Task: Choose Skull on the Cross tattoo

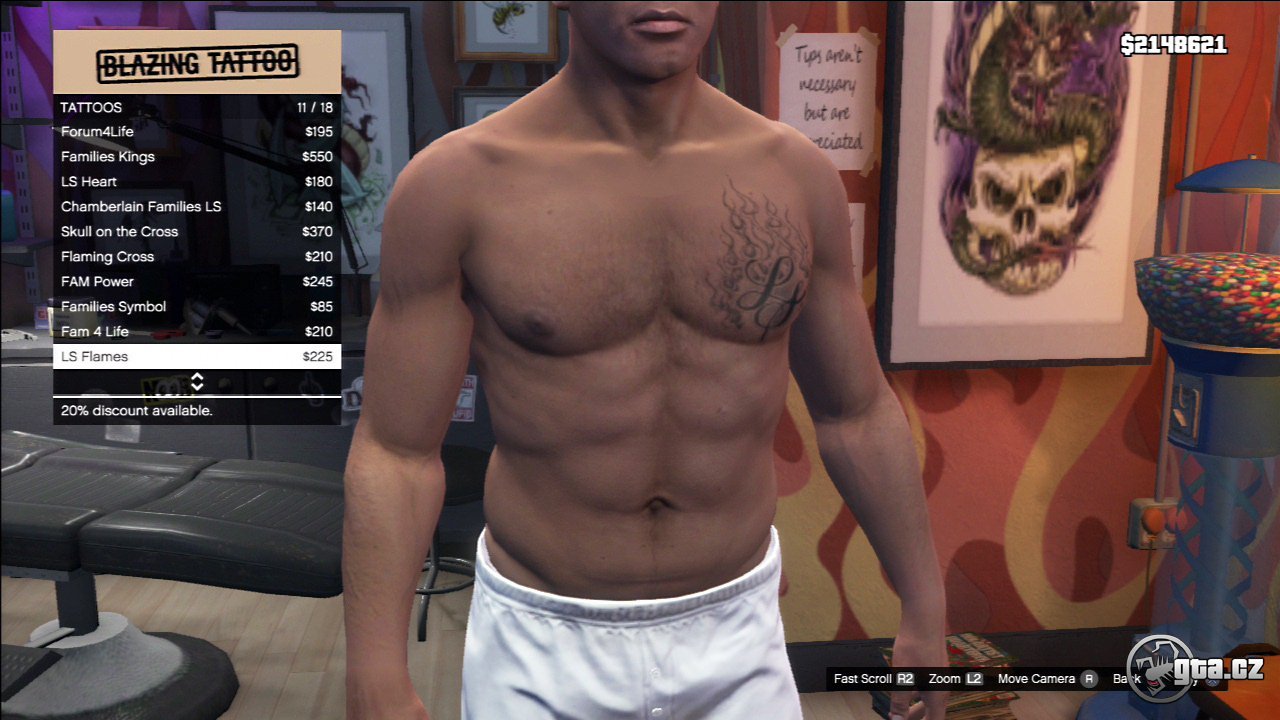Action: pos(197,232)
